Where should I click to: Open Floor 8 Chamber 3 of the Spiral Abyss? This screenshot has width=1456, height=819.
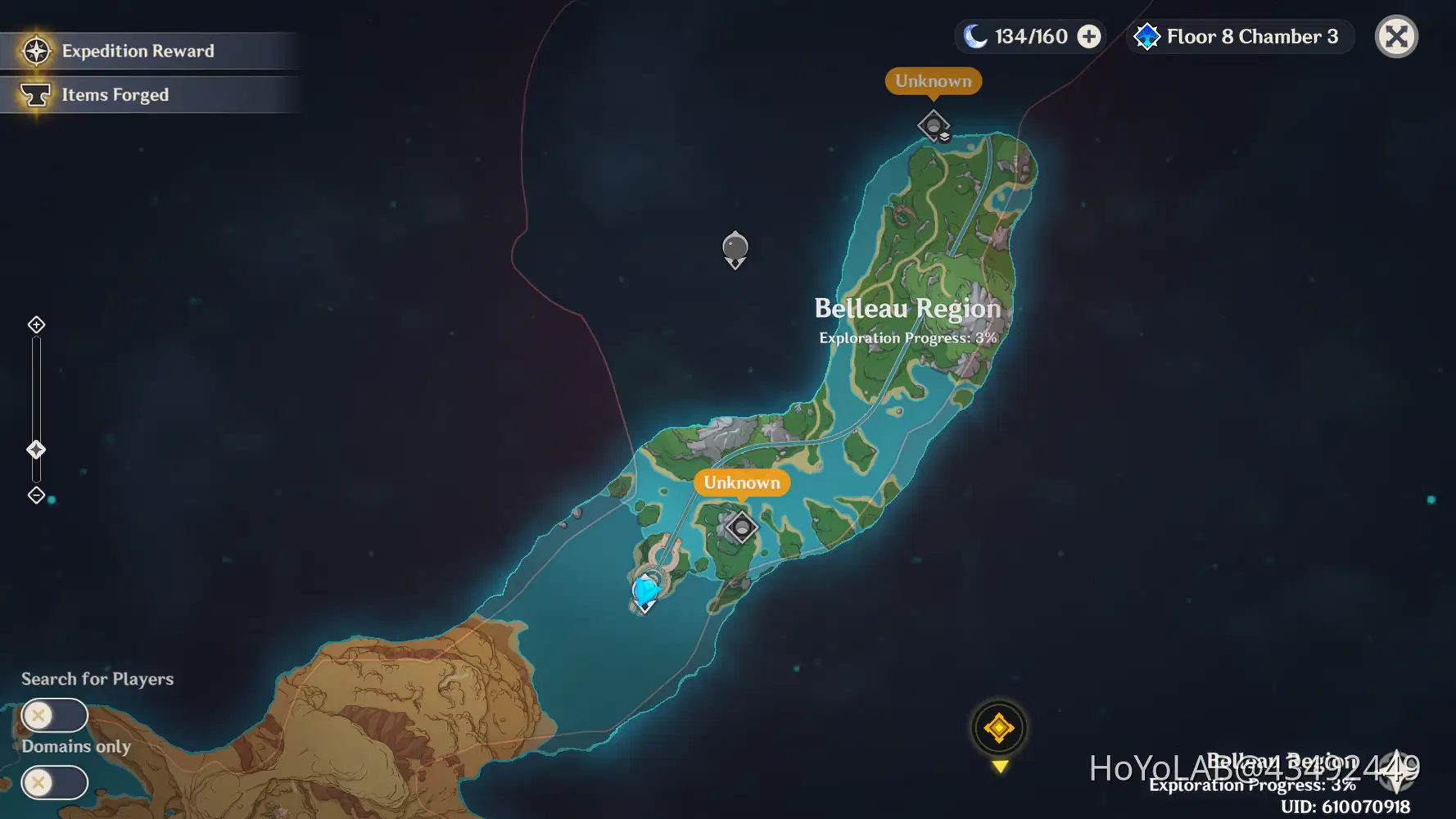point(1251,36)
